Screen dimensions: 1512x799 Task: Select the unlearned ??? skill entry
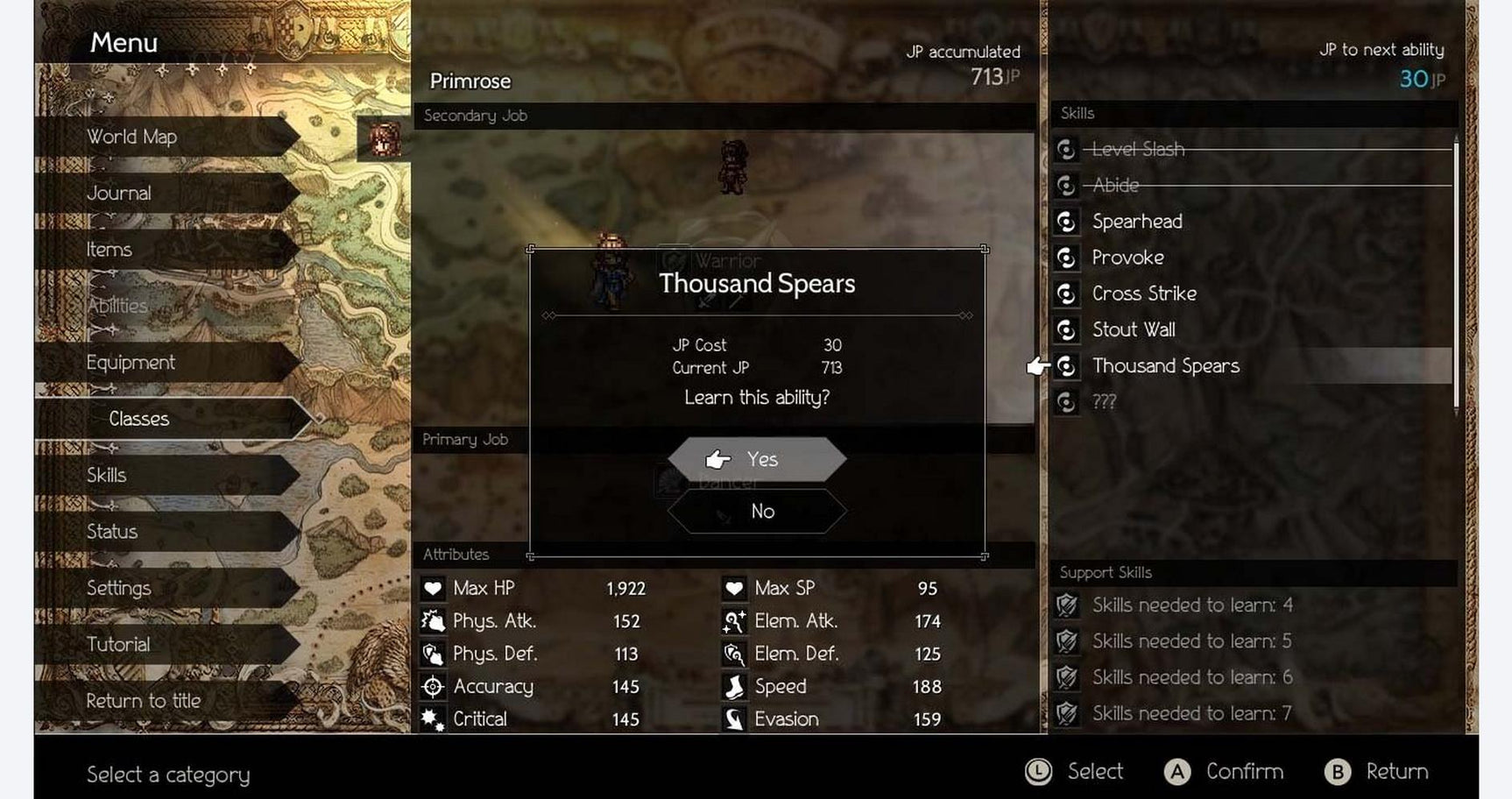[1106, 400]
